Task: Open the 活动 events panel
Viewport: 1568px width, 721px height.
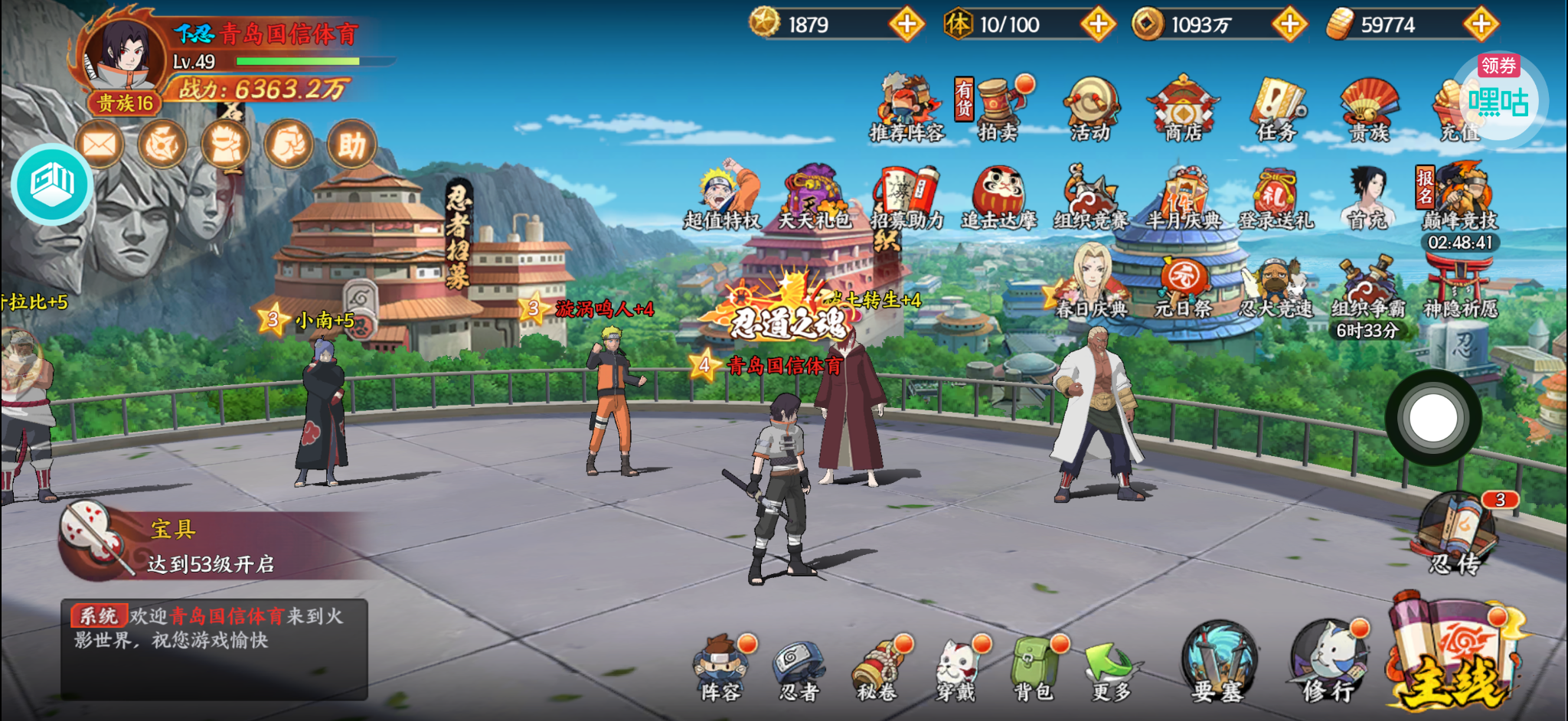Action: (x=1090, y=109)
